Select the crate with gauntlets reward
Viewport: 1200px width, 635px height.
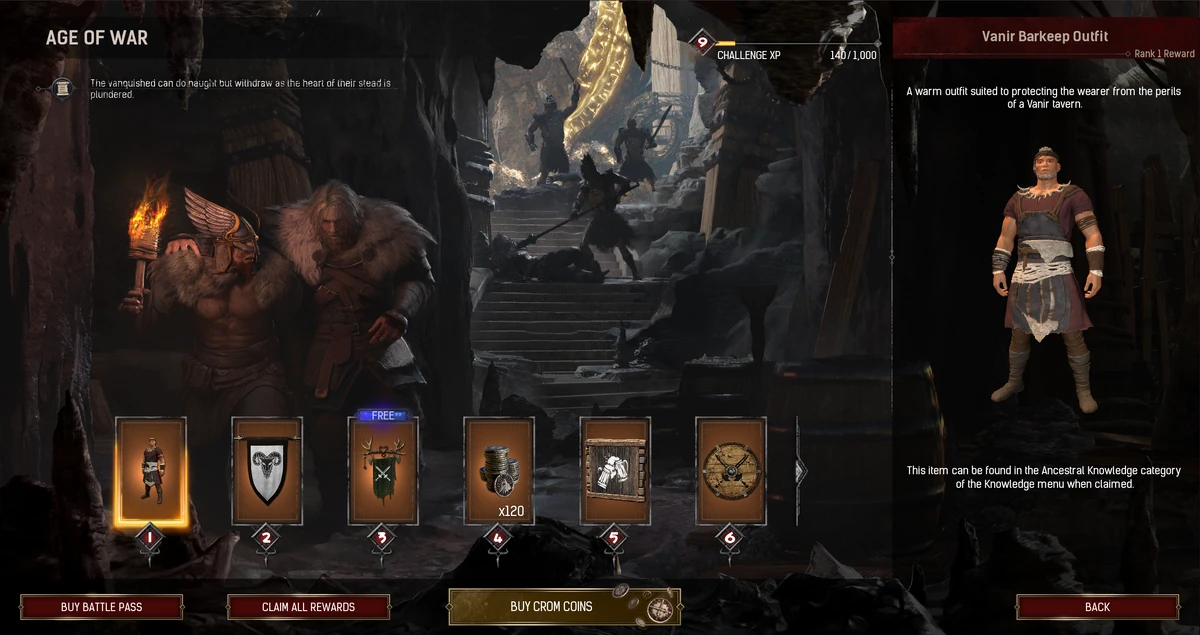point(615,471)
